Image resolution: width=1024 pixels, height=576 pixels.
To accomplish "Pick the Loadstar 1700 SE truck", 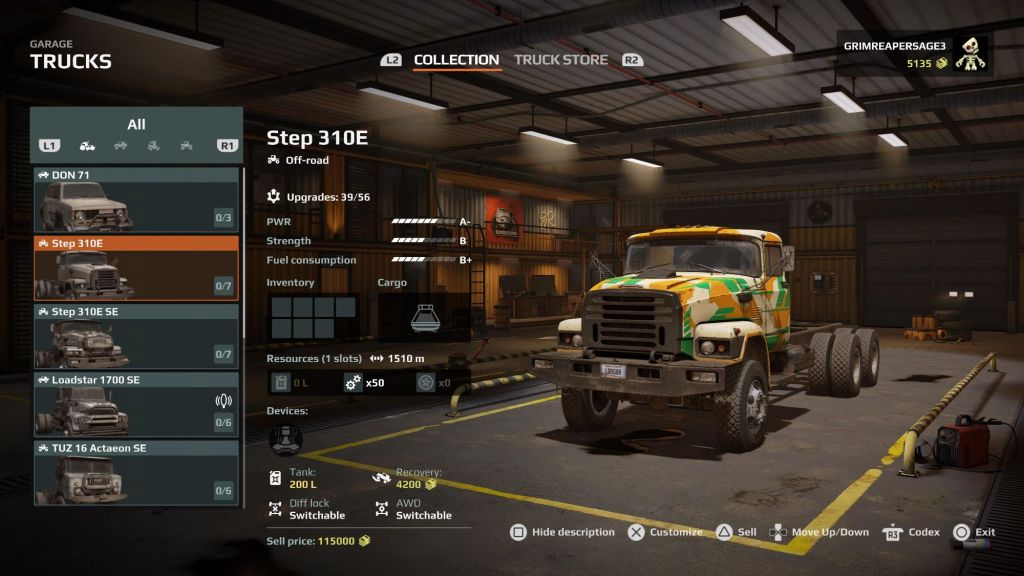I will [x=136, y=404].
